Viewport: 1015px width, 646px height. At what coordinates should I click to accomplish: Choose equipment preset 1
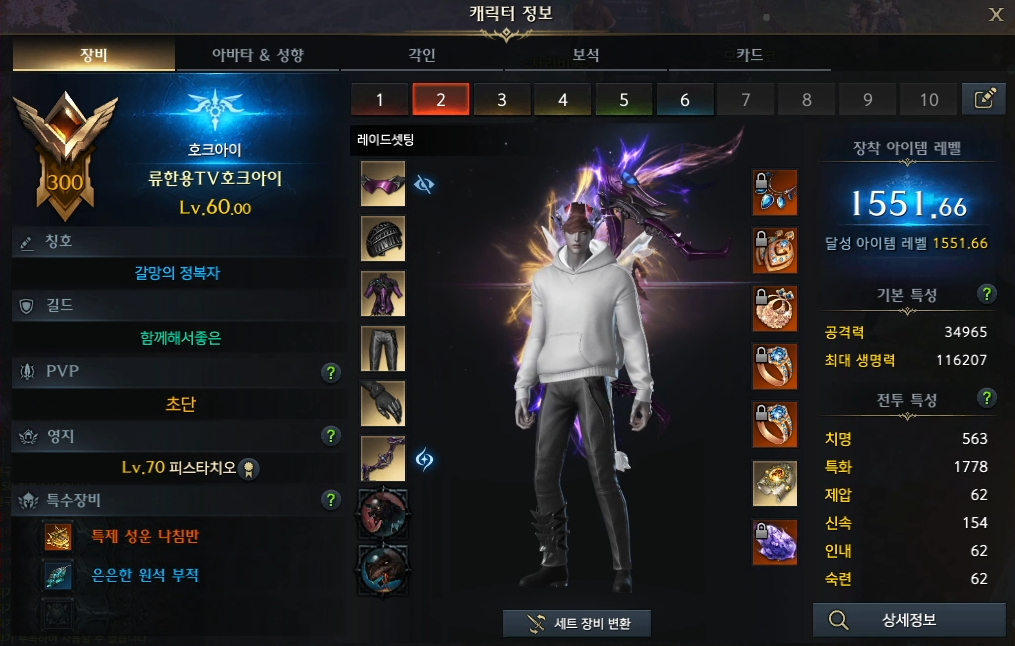coord(380,99)
